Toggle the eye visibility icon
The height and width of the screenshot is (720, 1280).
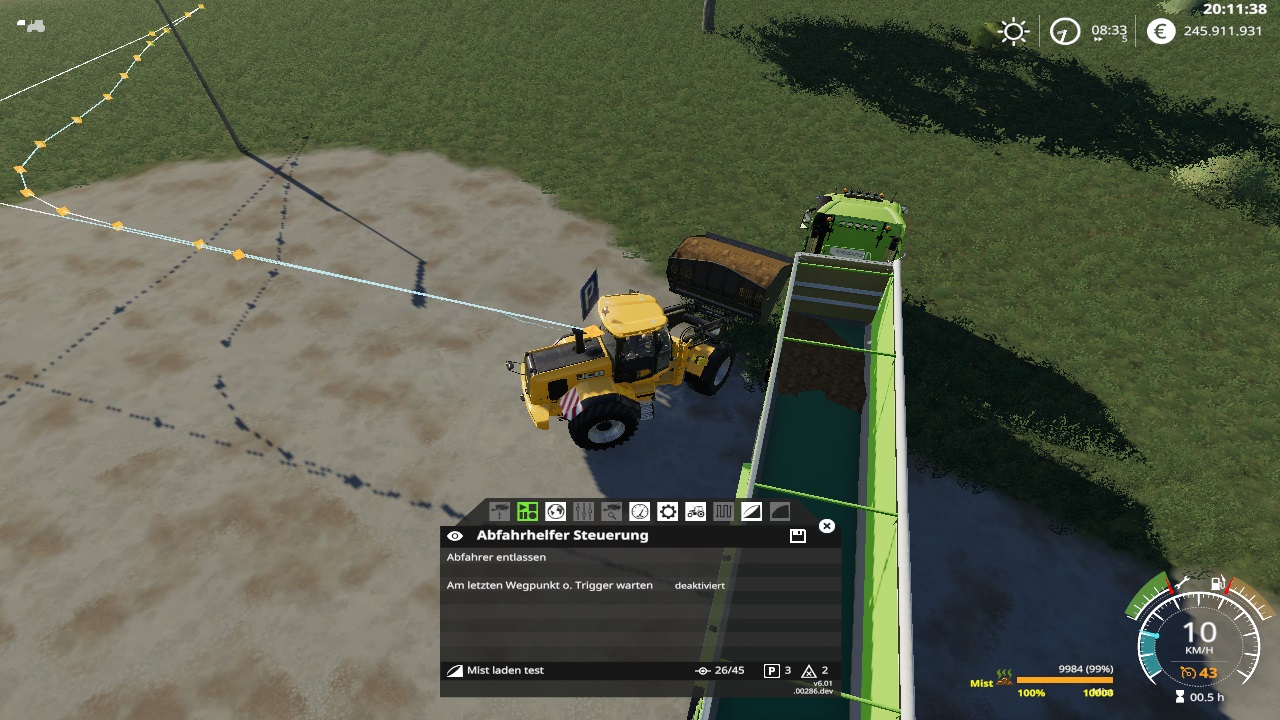tap(455, 536)
